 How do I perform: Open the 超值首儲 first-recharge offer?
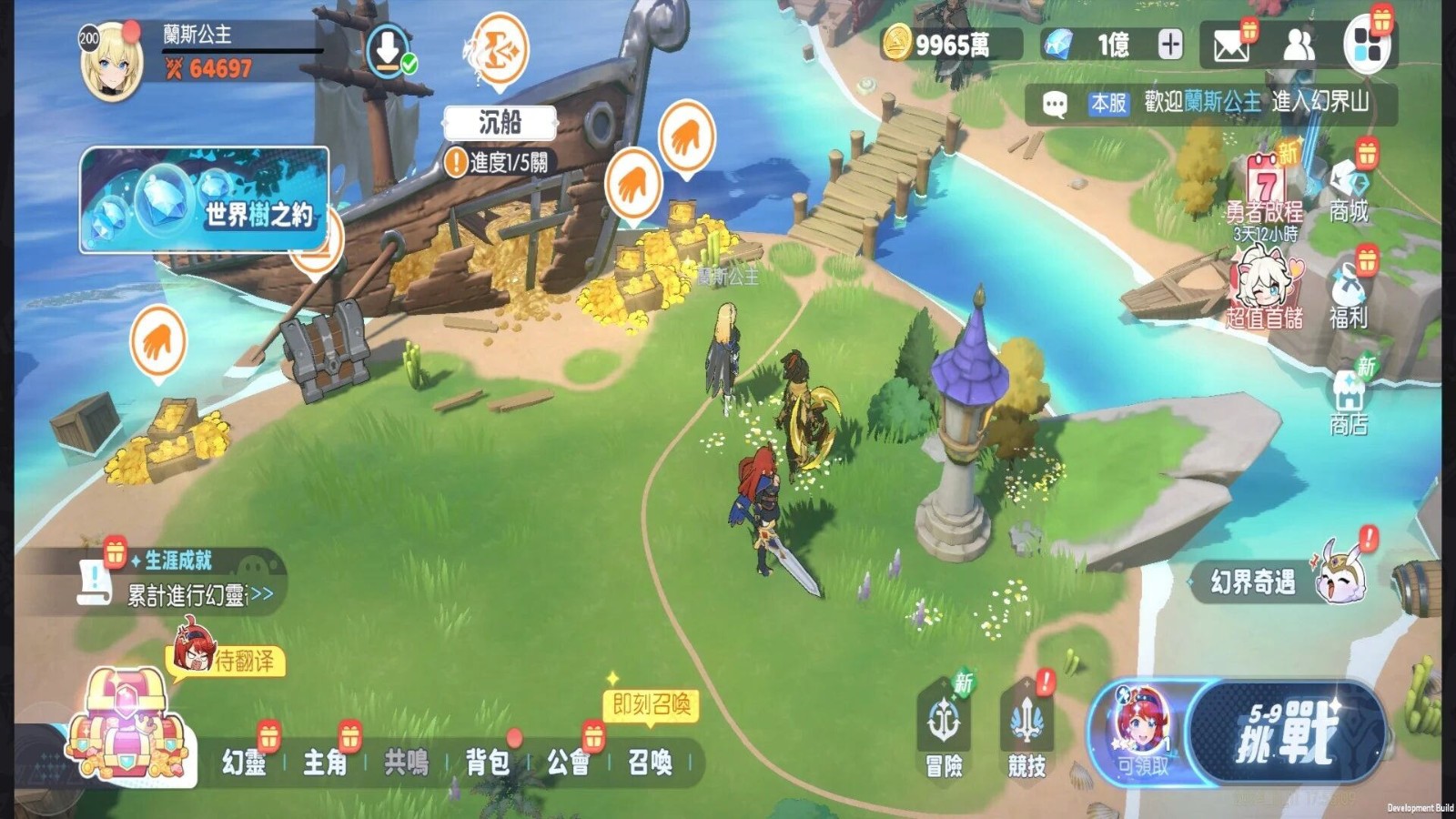point(1265,289)
